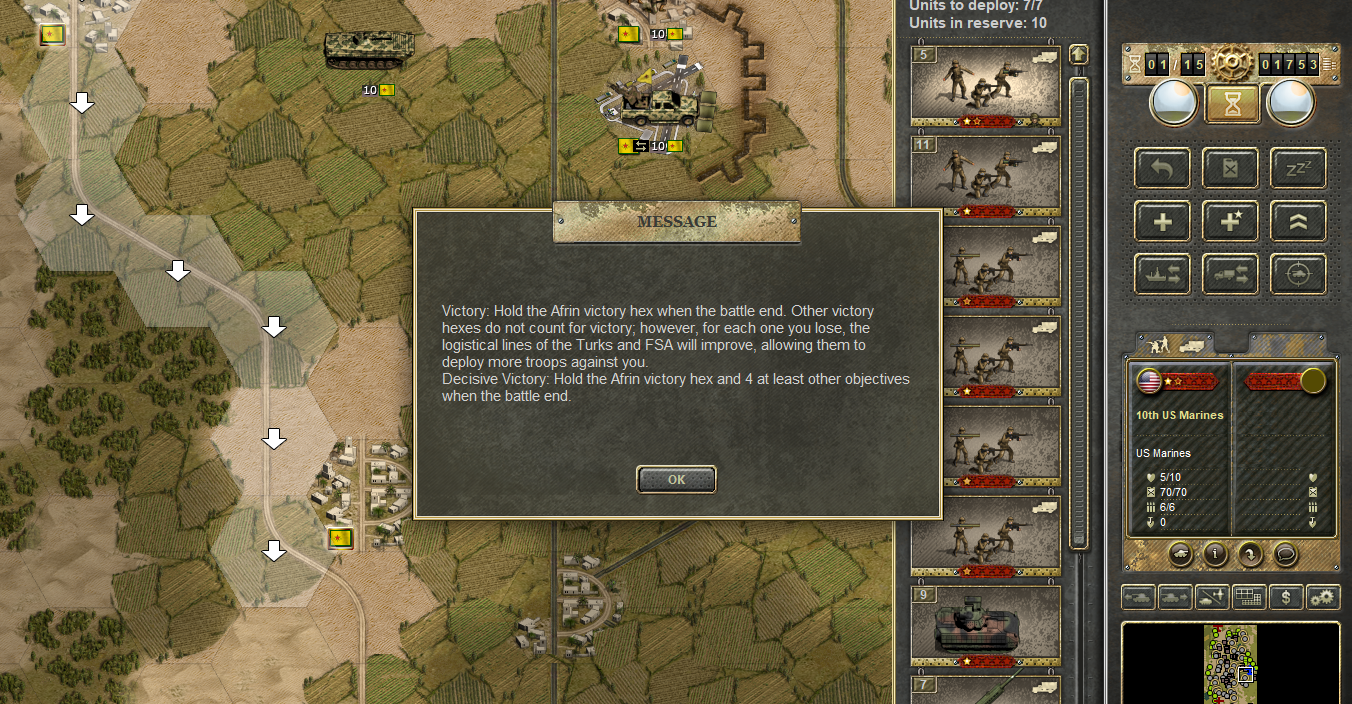Put the unit to sleep (Zzz button)
This screenshot has height=704, width=1352.
pyautogui.click(x=1298, y=169)
